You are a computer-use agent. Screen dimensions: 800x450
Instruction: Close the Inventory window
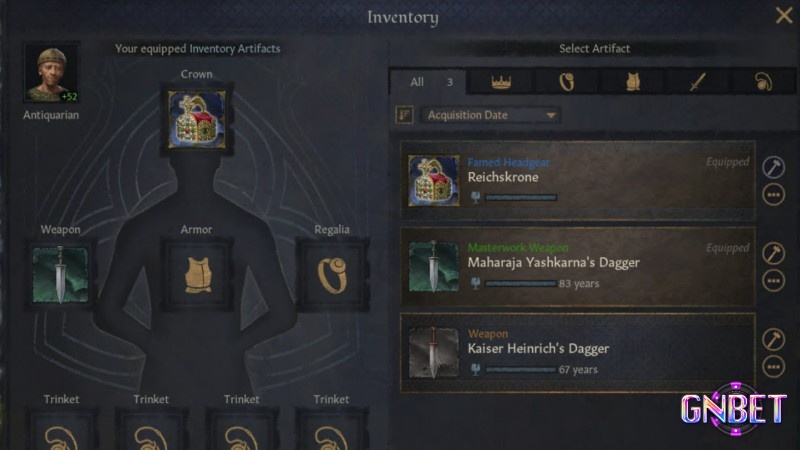783,15
